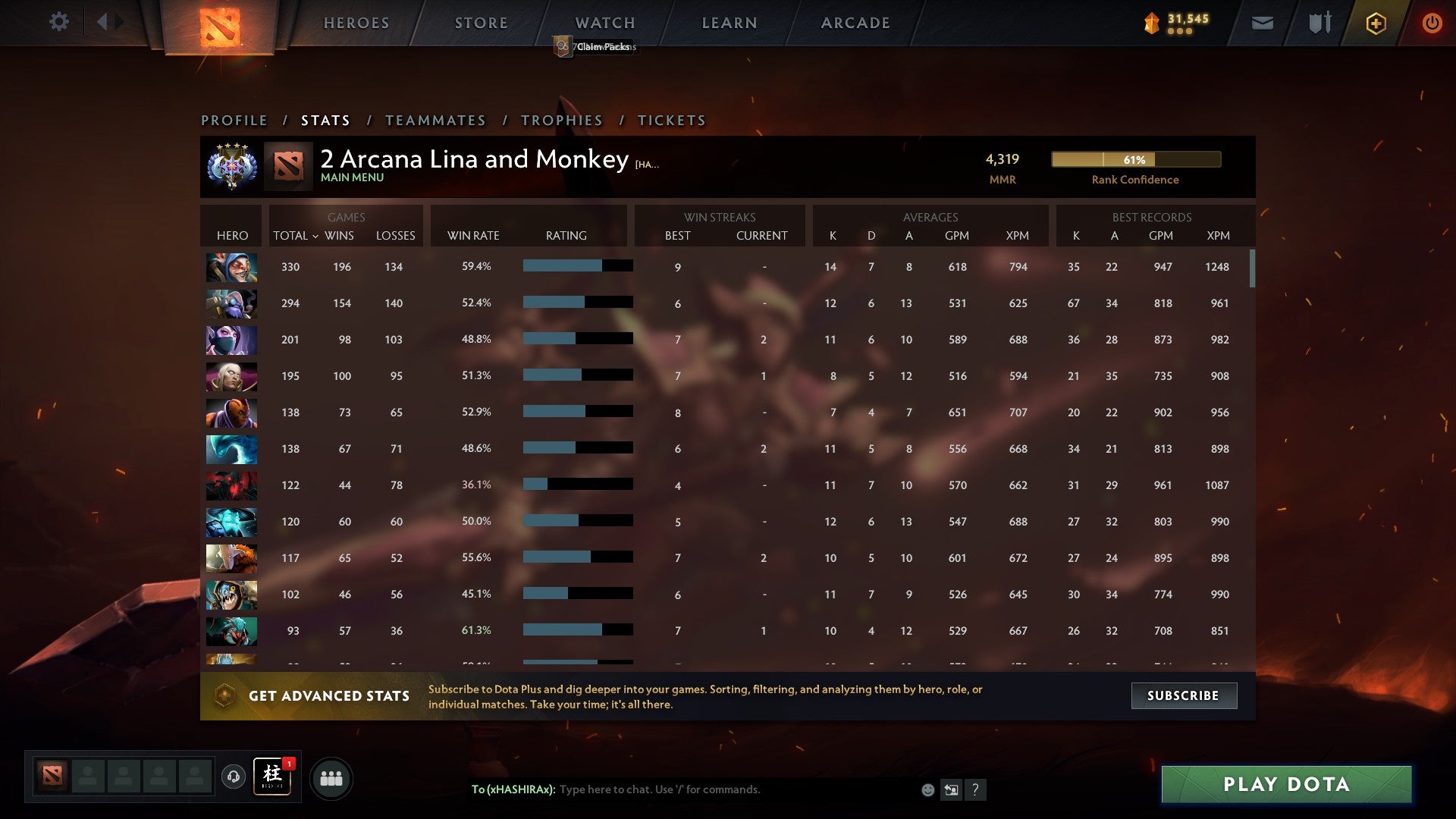1456x819 pixels.
Task: Click the Rank Confidence progress bar
Action: [1134, 160]
